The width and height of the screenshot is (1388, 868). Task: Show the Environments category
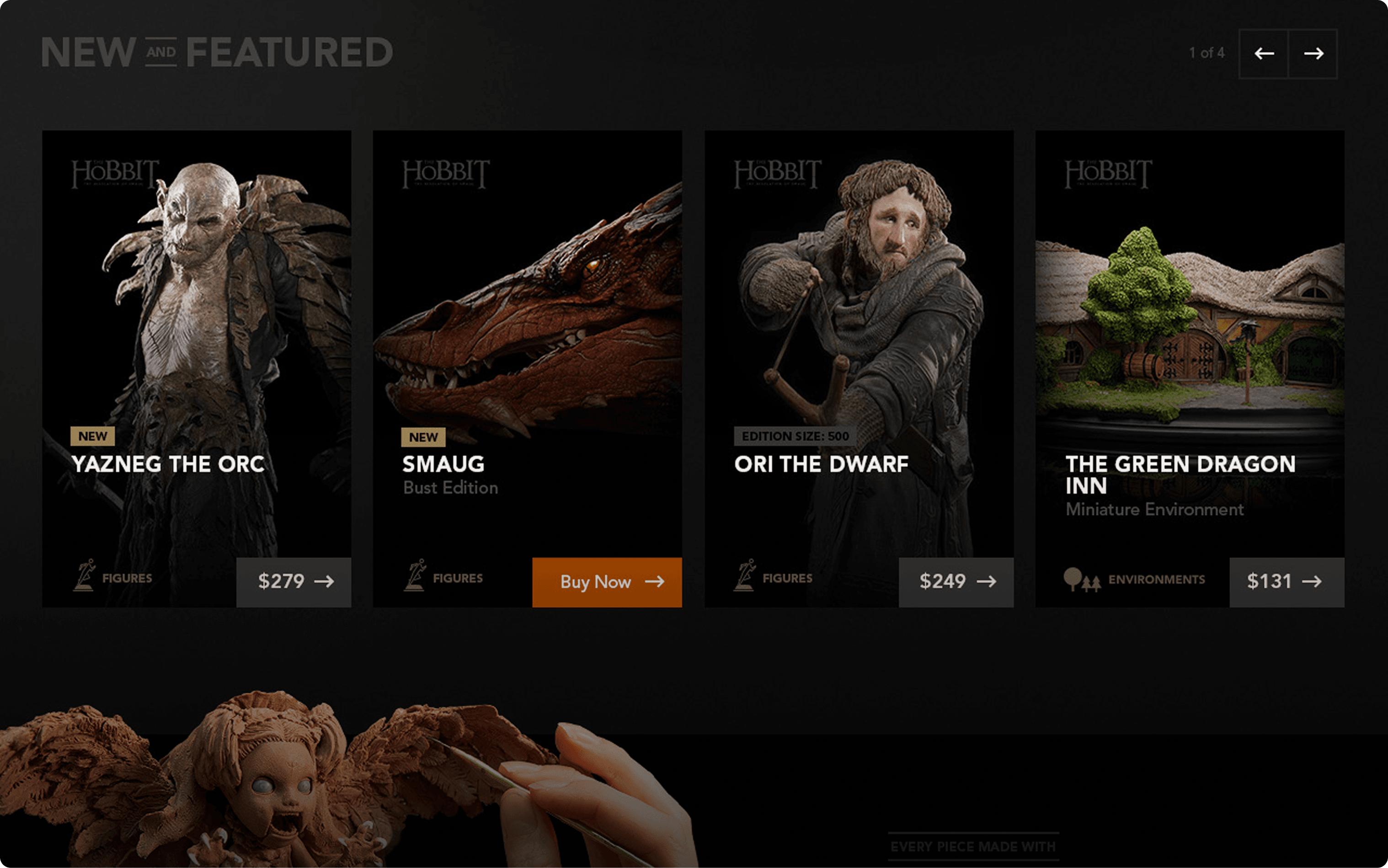coord(1134,579)
